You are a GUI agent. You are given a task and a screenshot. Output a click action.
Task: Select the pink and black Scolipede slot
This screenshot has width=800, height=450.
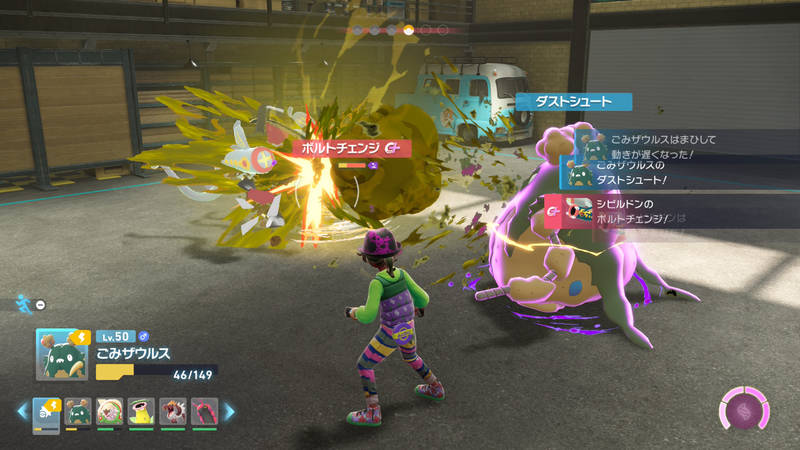pyautogui.click(x=204, y=411)
